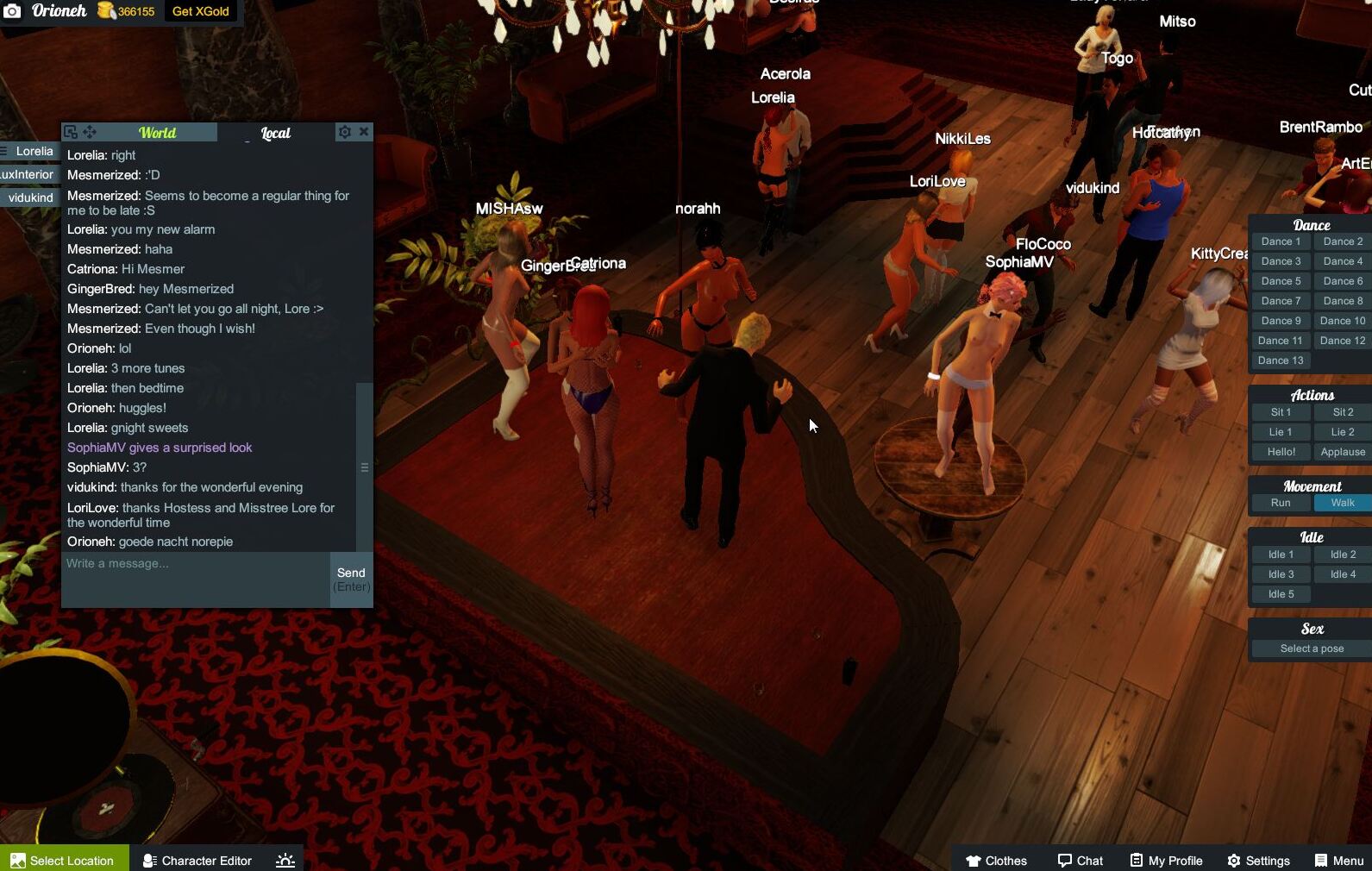The width and height of the screenshot is (1372, 871).
Task: Open Character Editor from the bottom bar
Action: pos(197,860)
